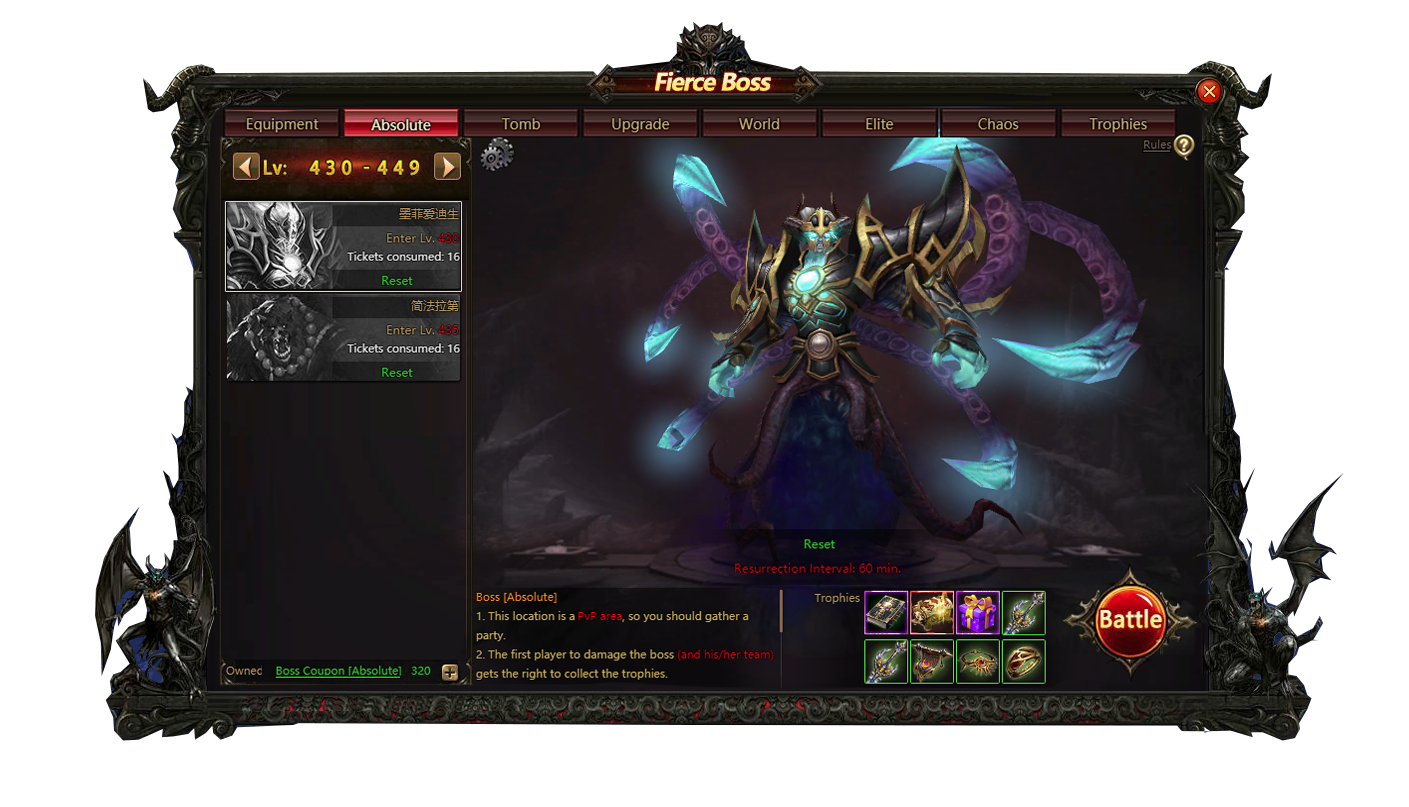Advance to the next level range
The width and height of the screenshot is (1409, 807).
point(447,166)
